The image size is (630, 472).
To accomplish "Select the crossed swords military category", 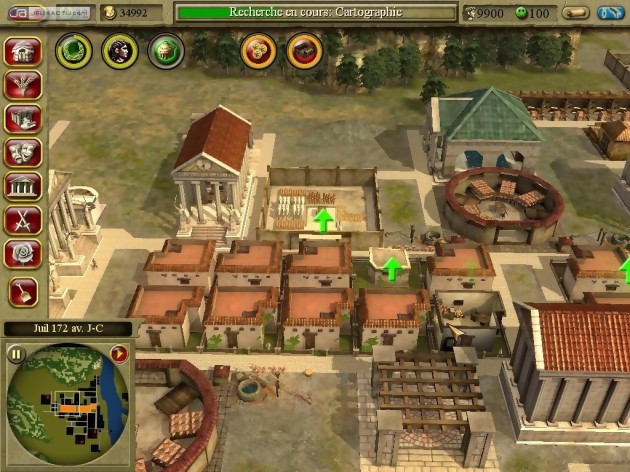I will 22,220.
